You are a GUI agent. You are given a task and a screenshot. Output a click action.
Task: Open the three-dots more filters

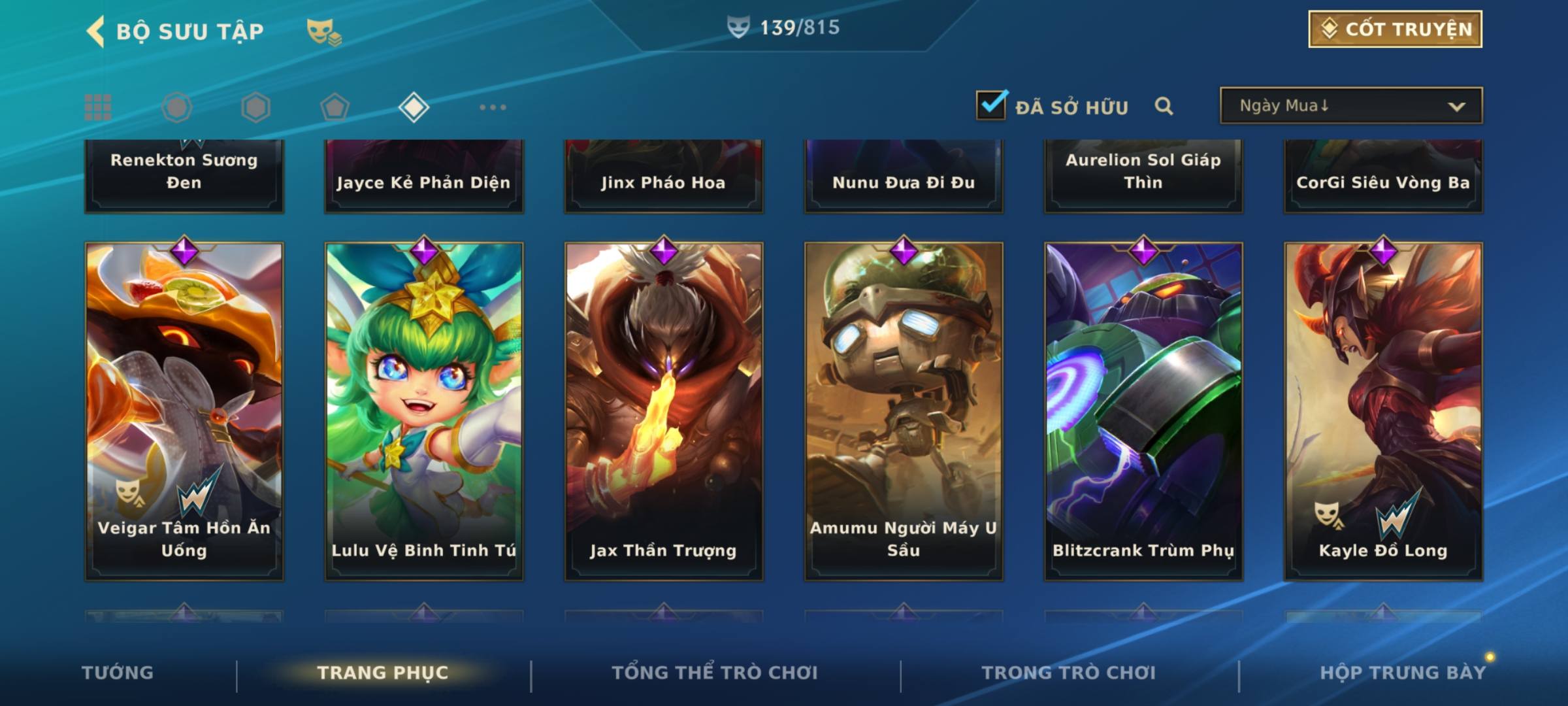tap(493, 107)
